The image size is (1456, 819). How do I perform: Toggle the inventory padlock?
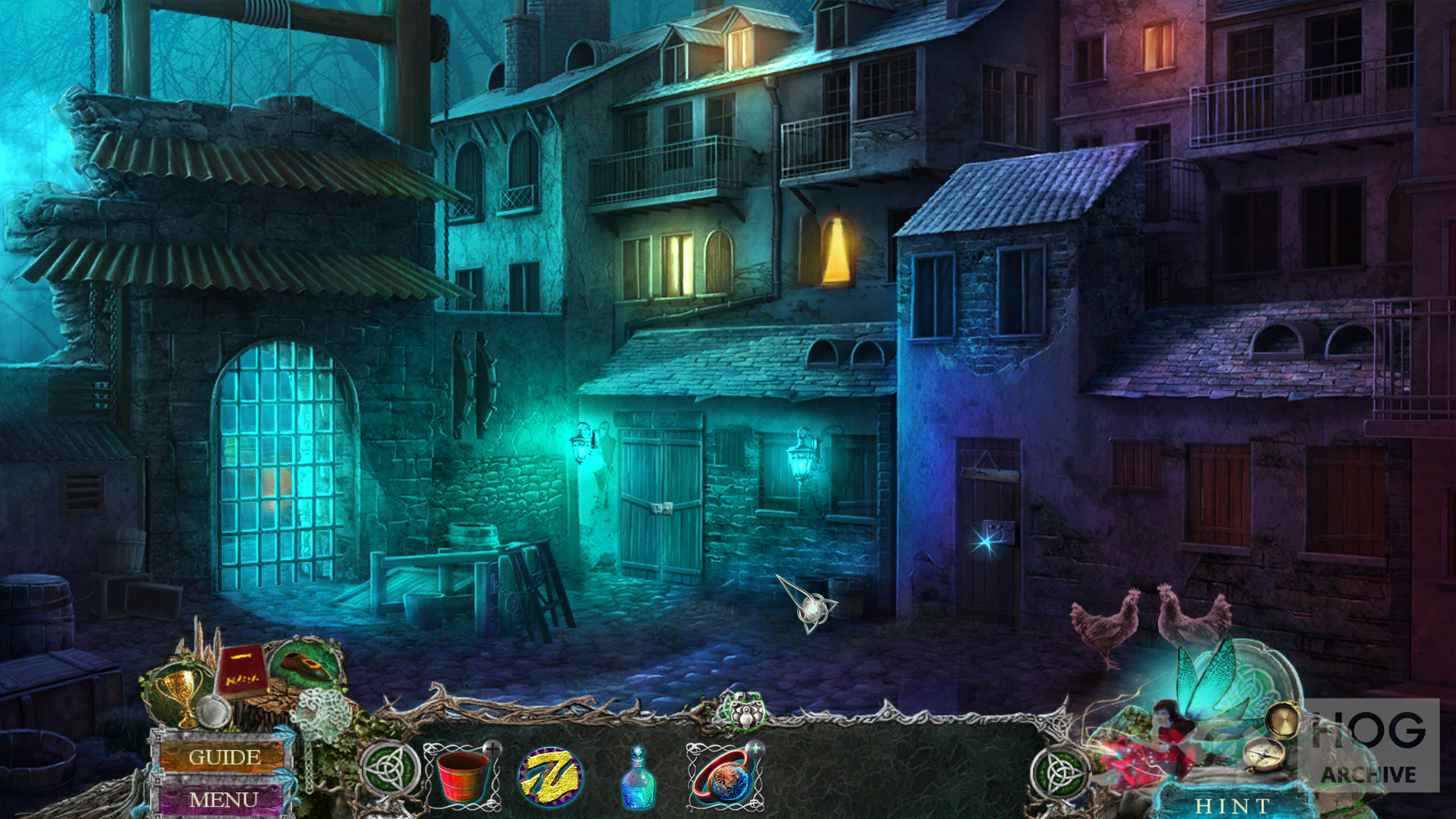[x=747, y=712]
